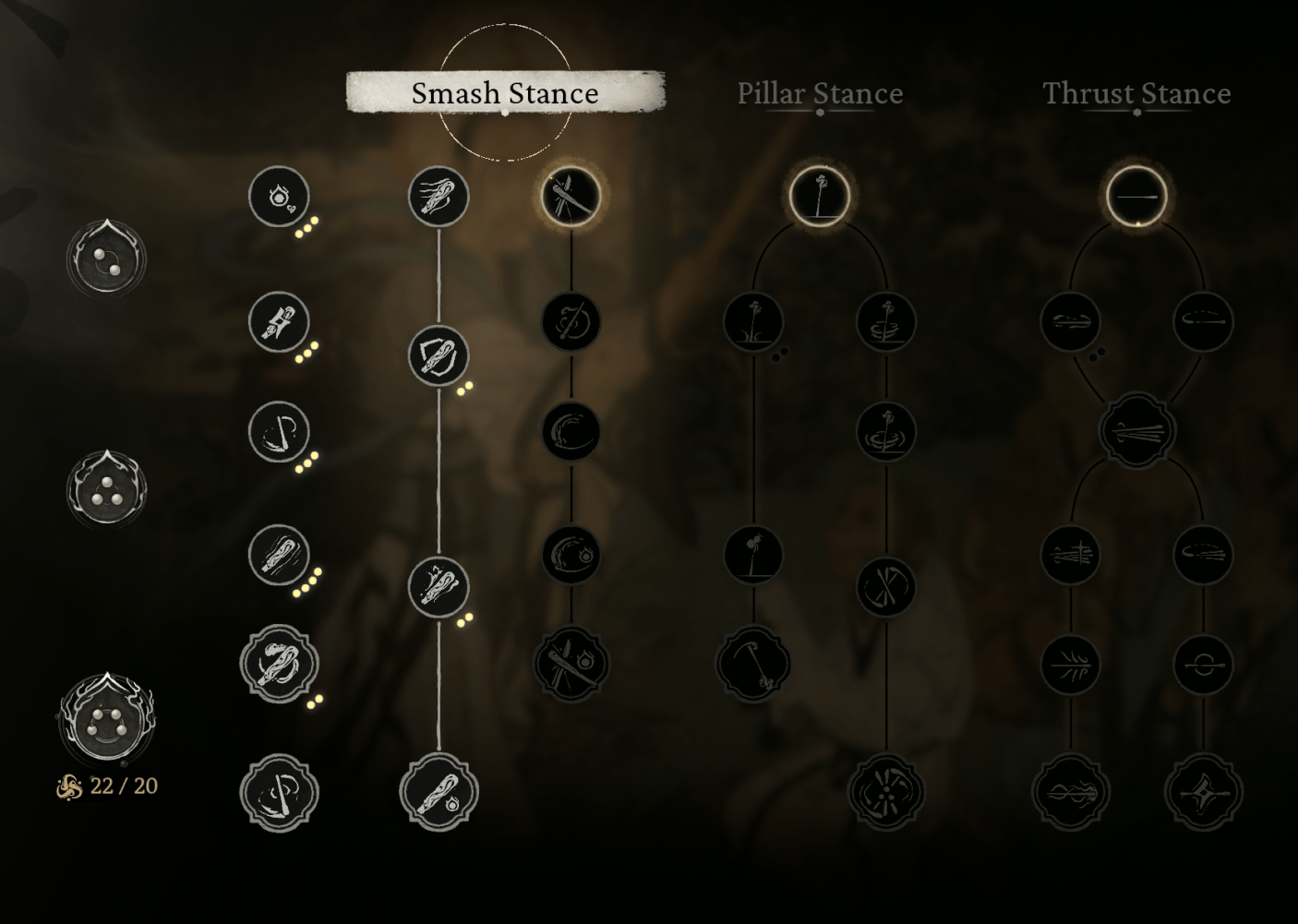Select the Smash Stance tab
The height and width of the screenshot is (924, 1298).
tap(505, 92)
